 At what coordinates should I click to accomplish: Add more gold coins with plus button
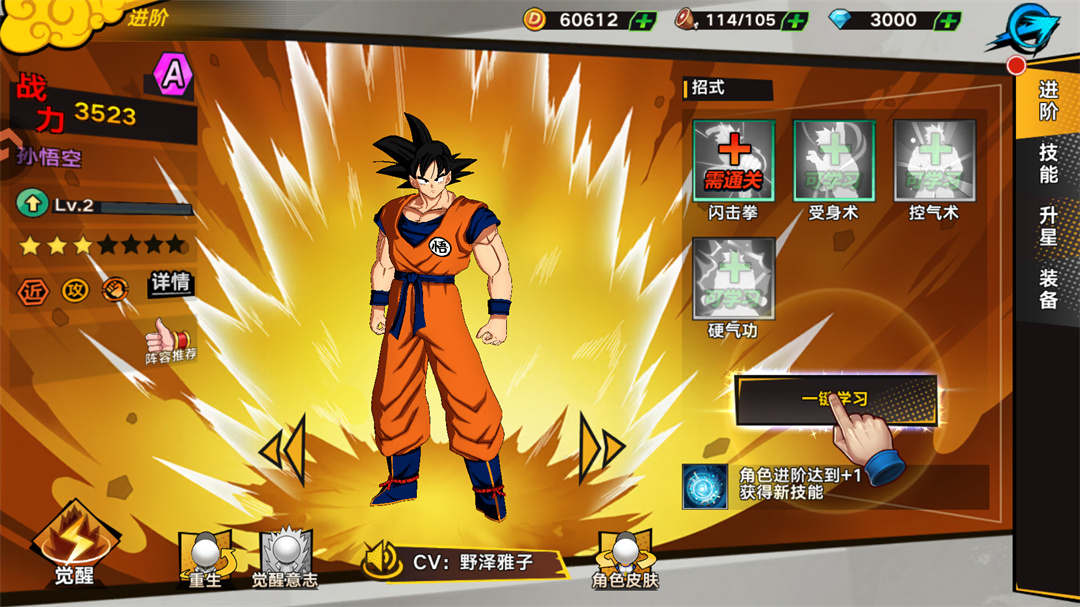[644, 20]
